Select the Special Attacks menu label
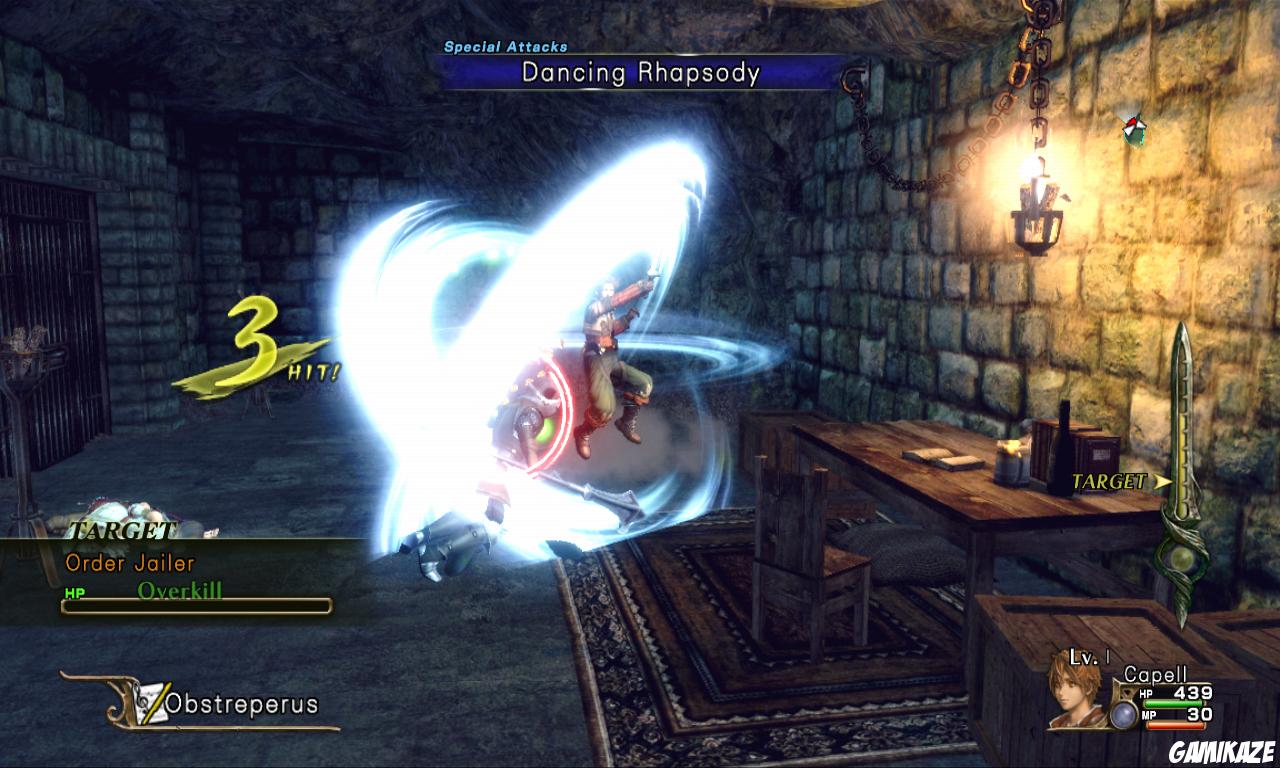 (x=505, y=45)
